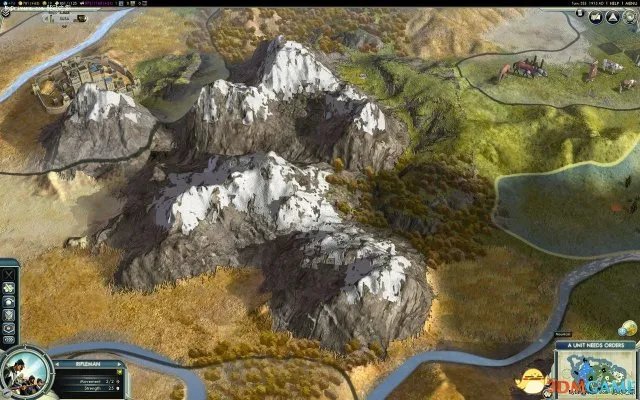Select the Rifleman unit portrait
The image size is (640, 400).
point(24,371)
